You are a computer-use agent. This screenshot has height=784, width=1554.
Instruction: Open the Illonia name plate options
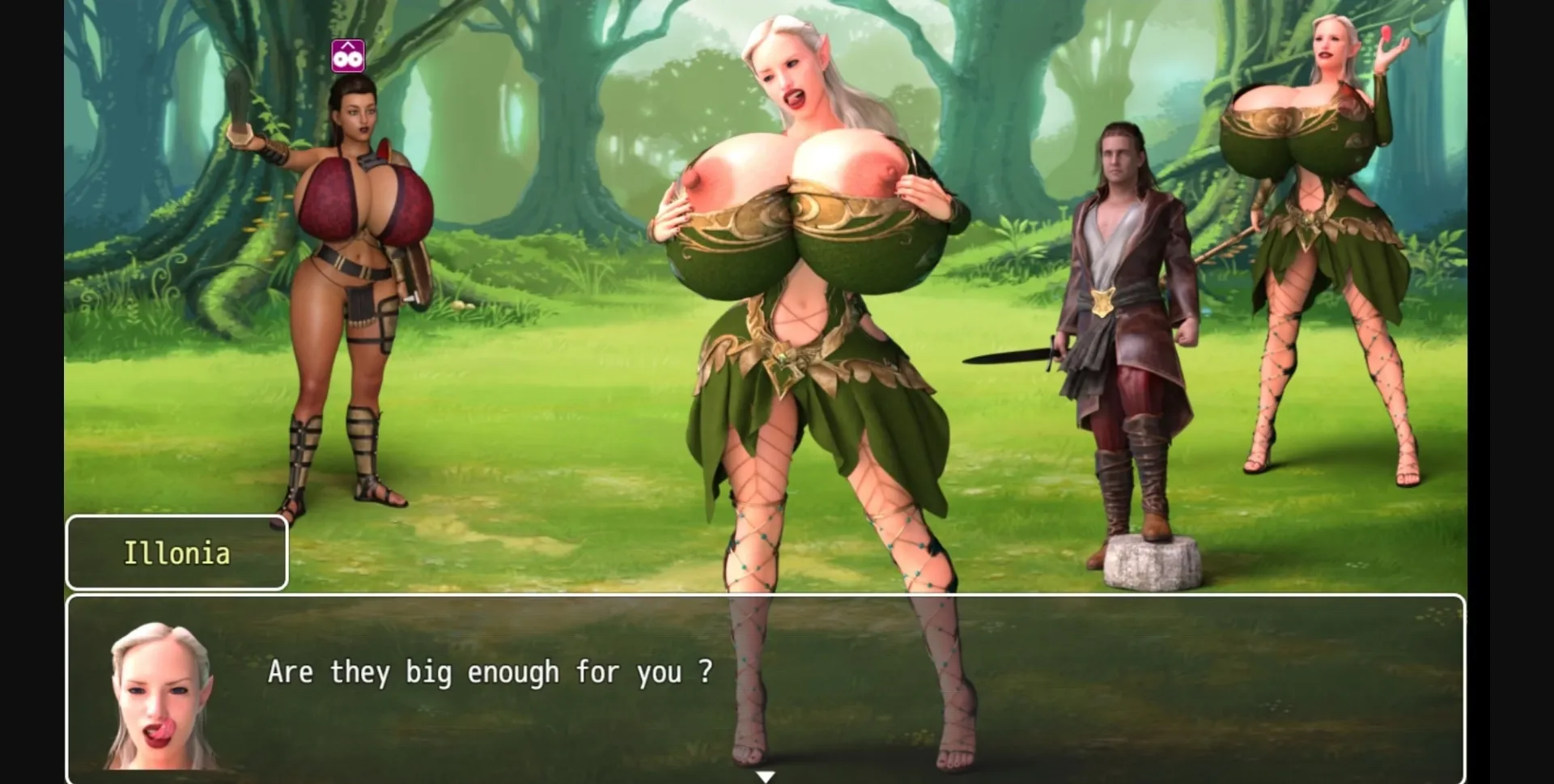(176, 553)
